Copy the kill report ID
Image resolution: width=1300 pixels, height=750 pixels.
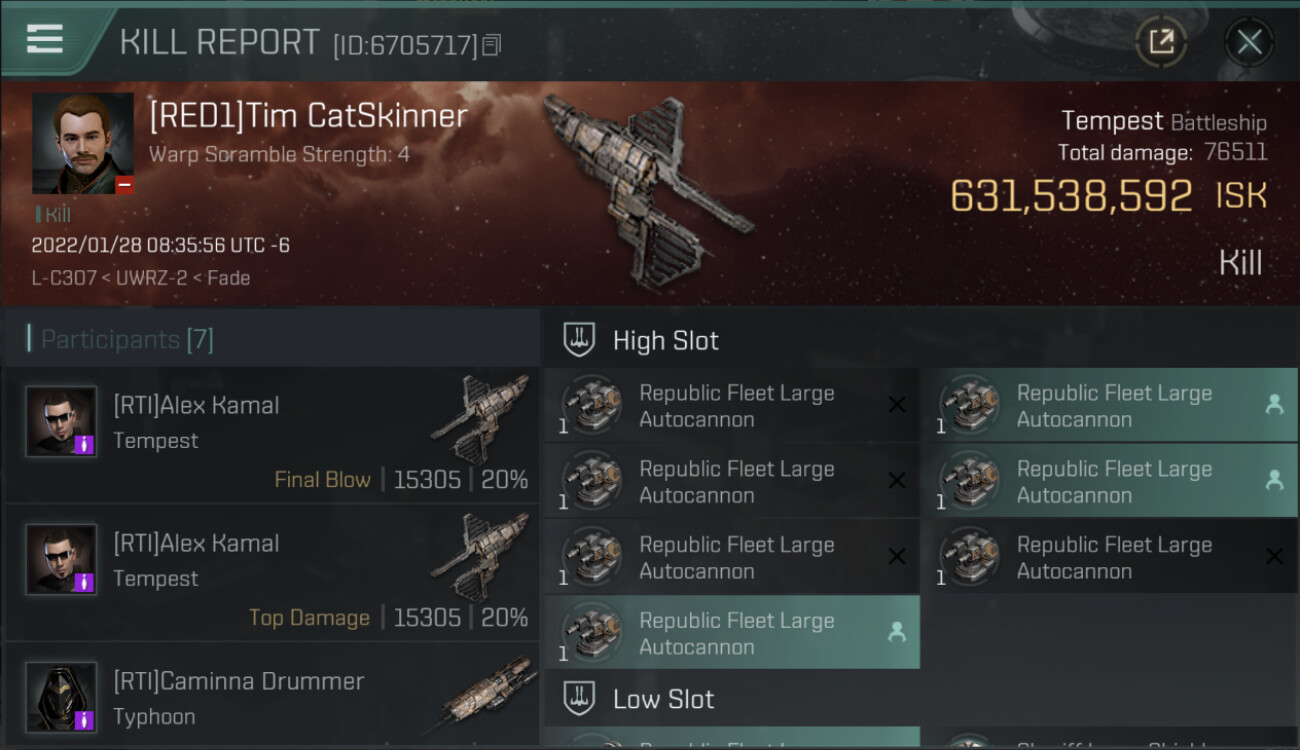pos(491,45)
